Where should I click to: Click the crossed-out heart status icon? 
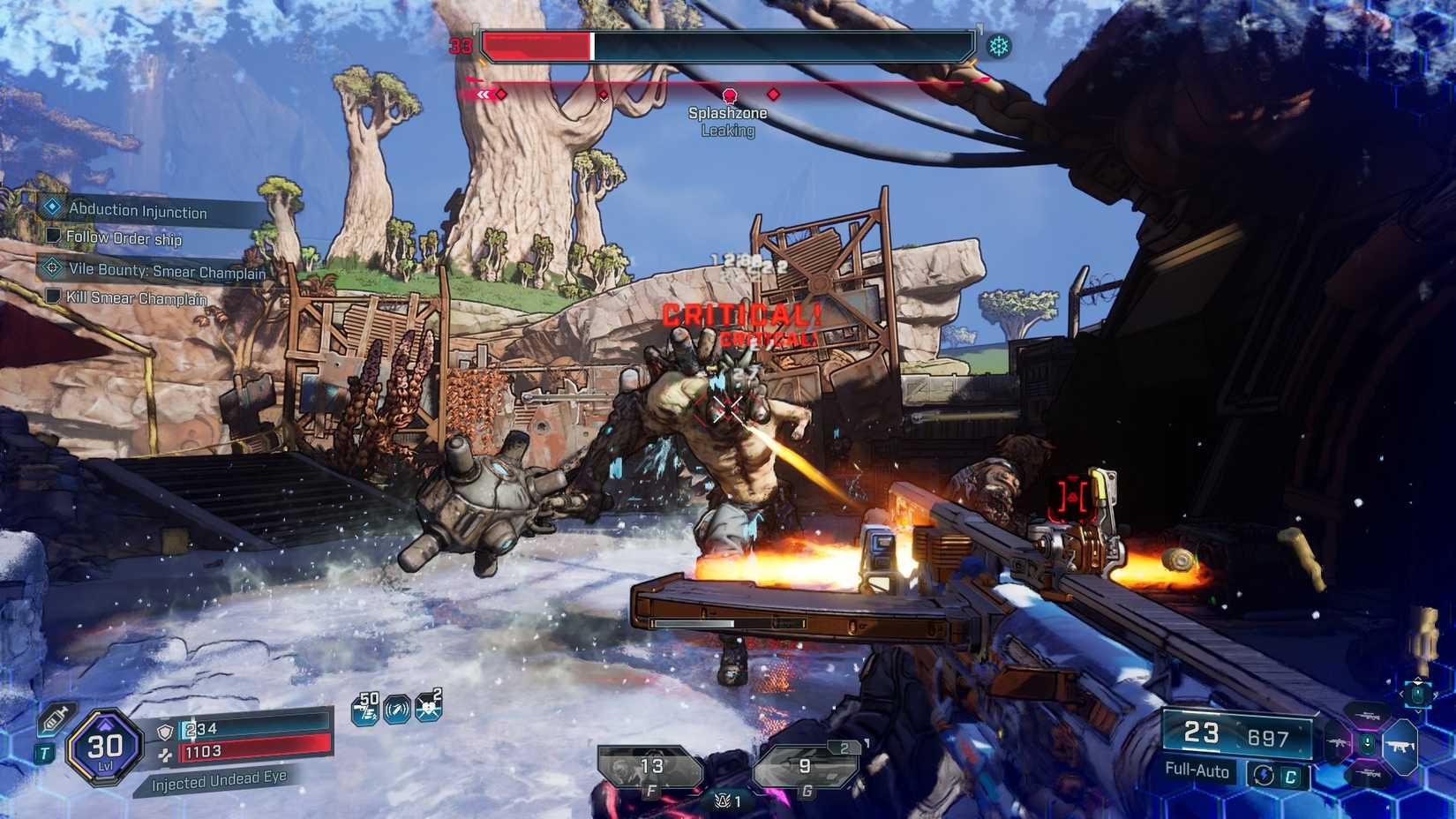428,706
